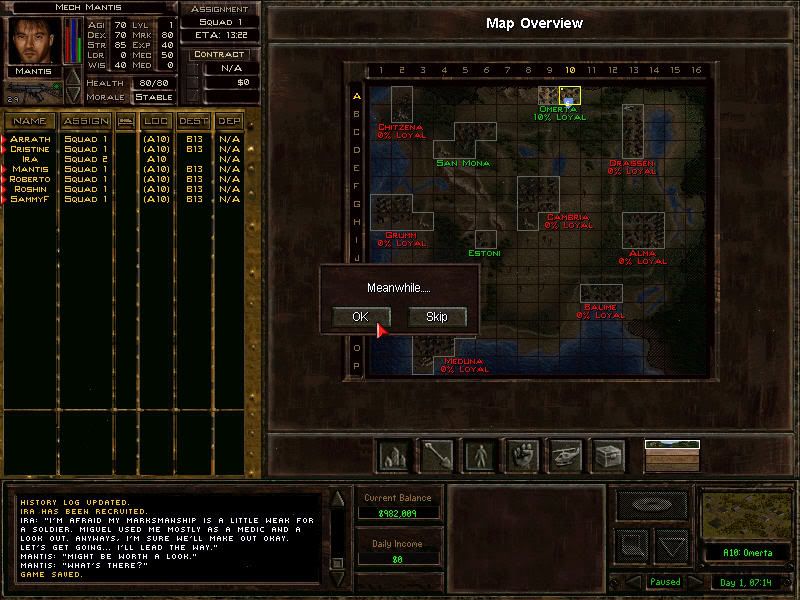800x600 pixels.
Task: Click the Contract button
Action: tap(220, 55)
